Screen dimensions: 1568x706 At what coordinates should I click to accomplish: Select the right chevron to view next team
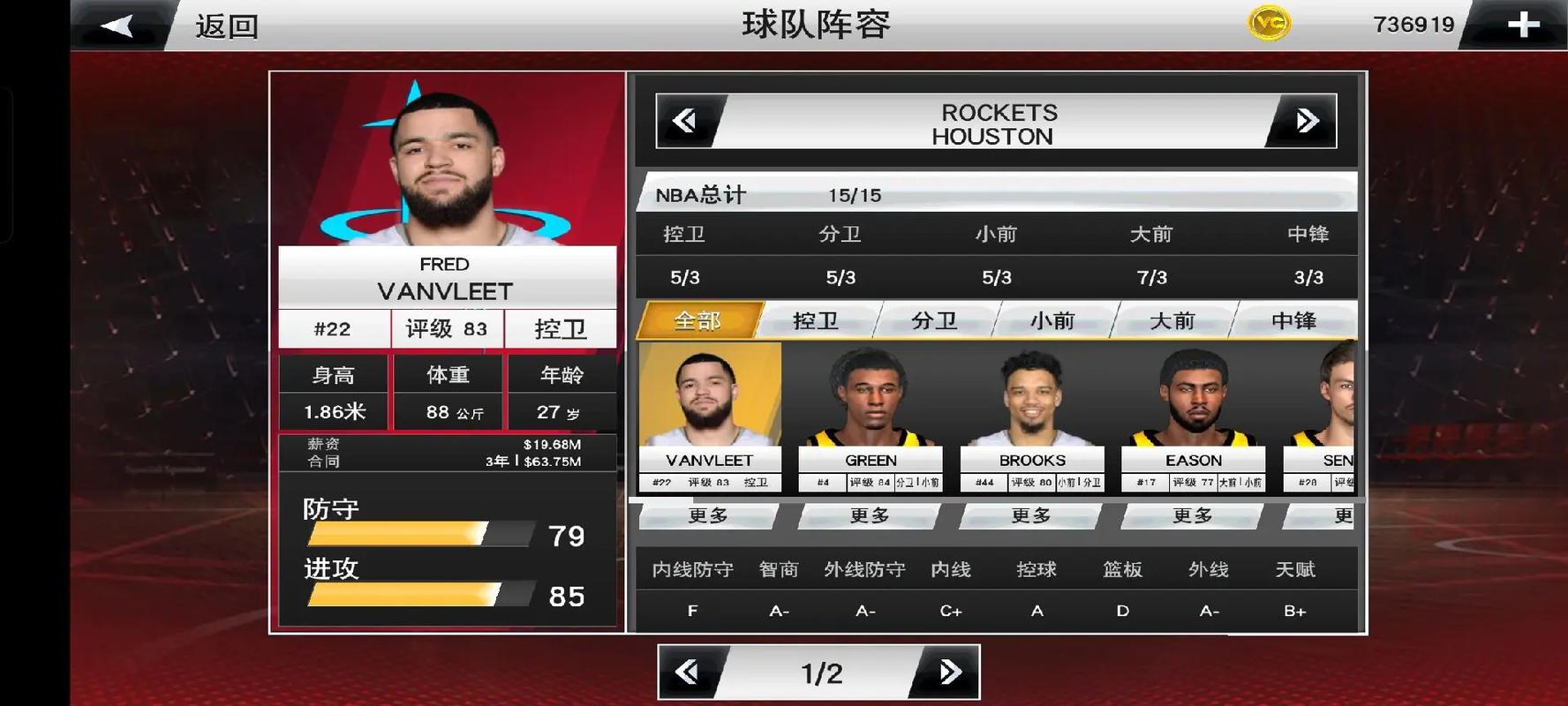[1305, 121]
